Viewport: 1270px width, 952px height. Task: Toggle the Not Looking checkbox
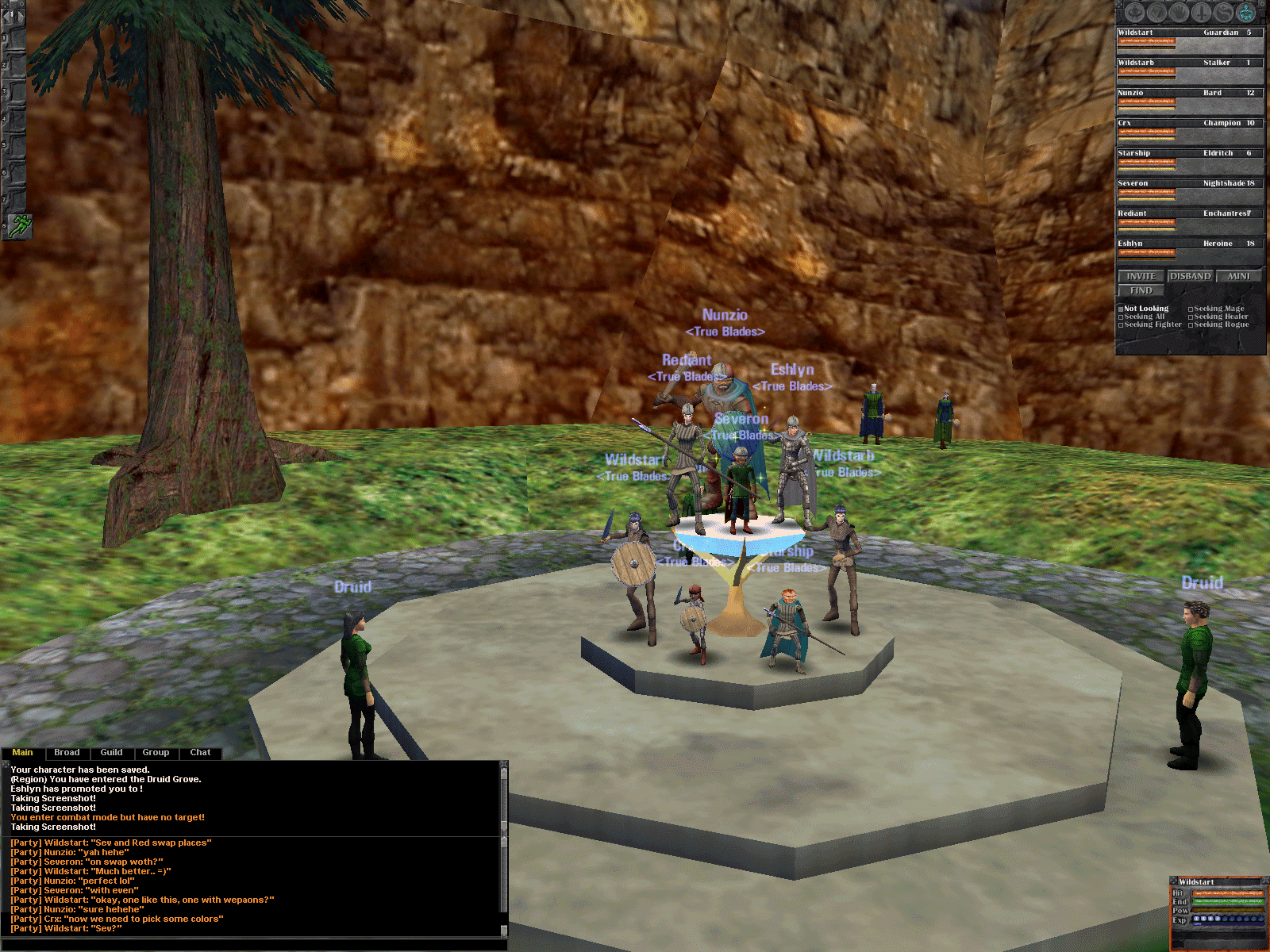tap(1121, 309)
